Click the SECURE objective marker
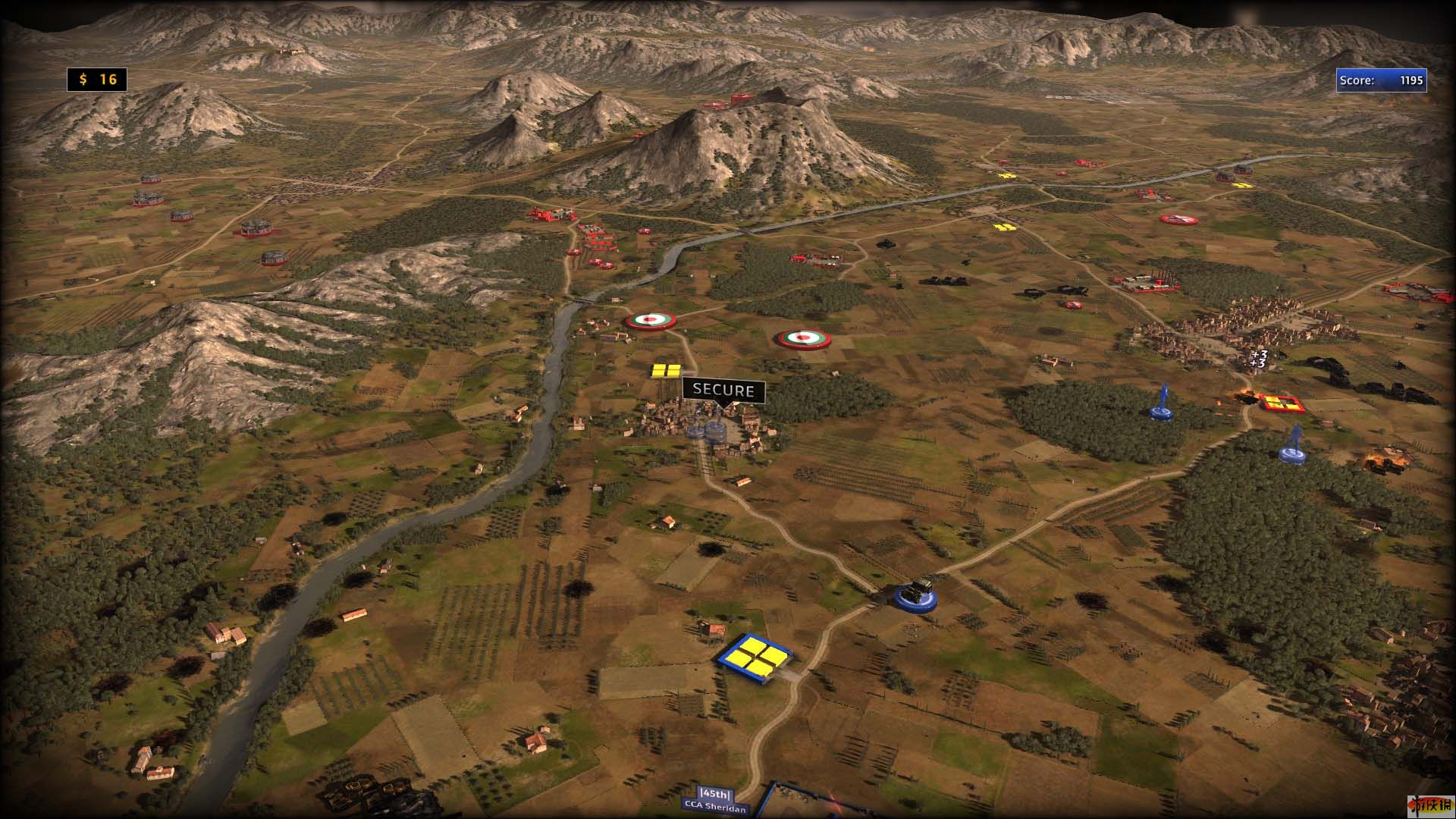The image size is (1456, 819). 723,391
